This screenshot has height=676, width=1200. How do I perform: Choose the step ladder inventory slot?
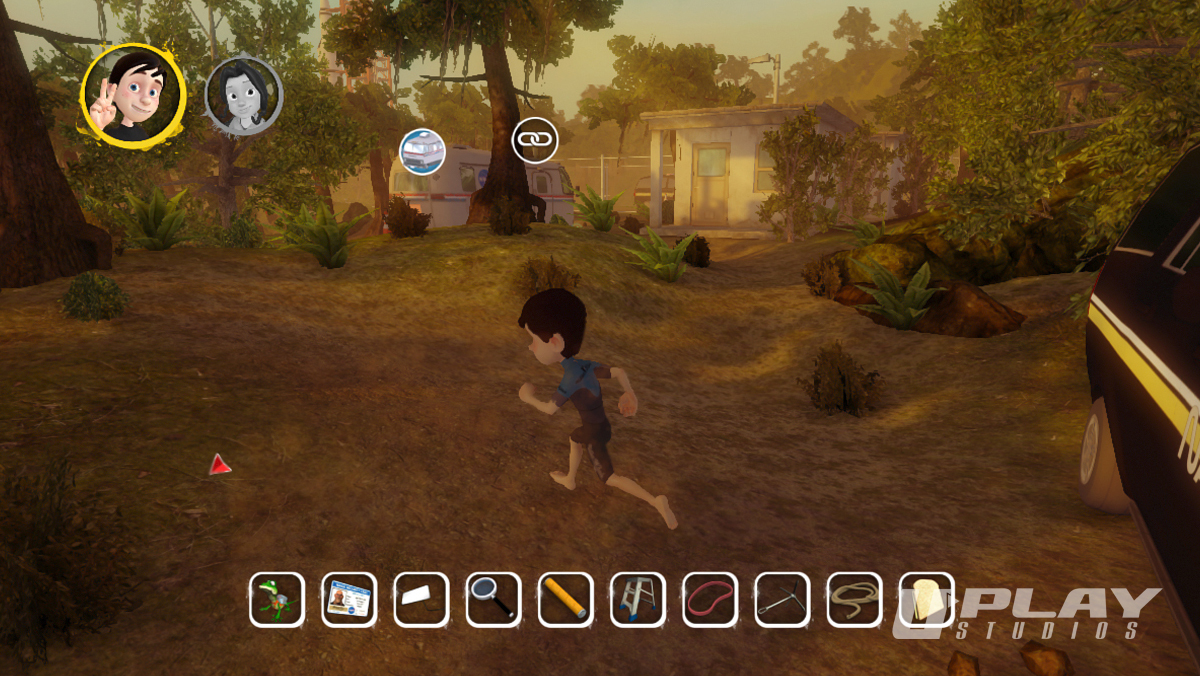pos(637,599)
